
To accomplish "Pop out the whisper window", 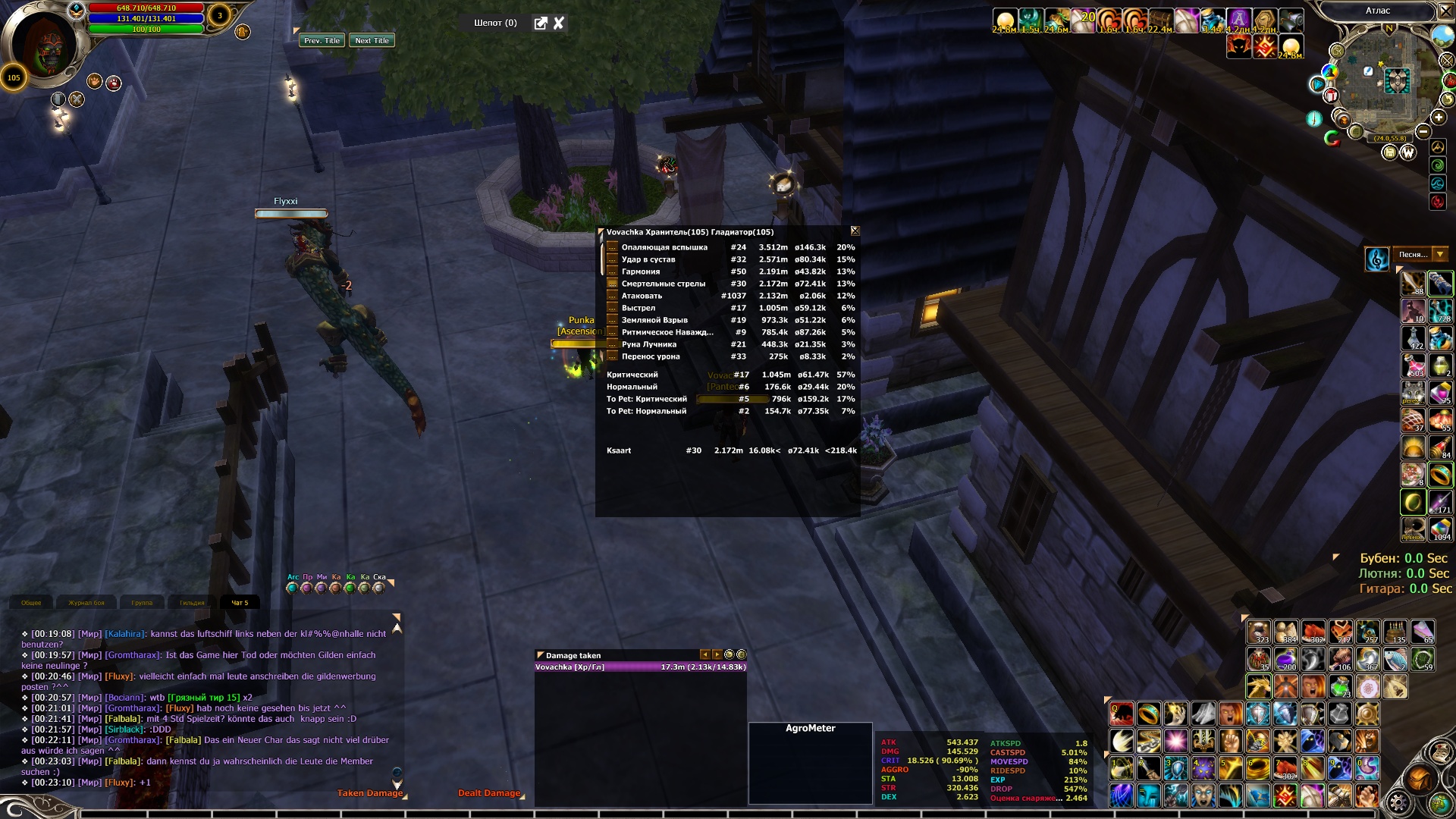I will (x=541, y=24).
